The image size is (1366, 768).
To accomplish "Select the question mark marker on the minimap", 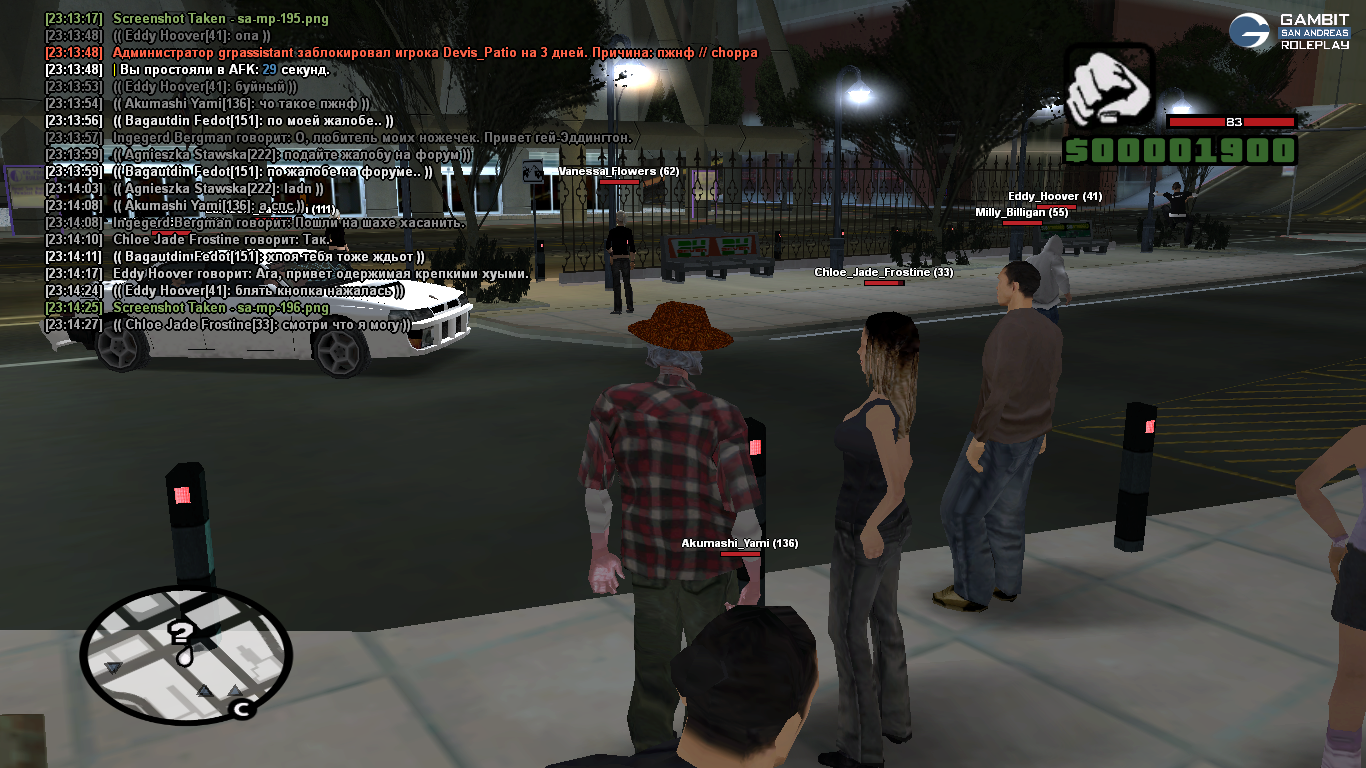I will tap(182, 642).
